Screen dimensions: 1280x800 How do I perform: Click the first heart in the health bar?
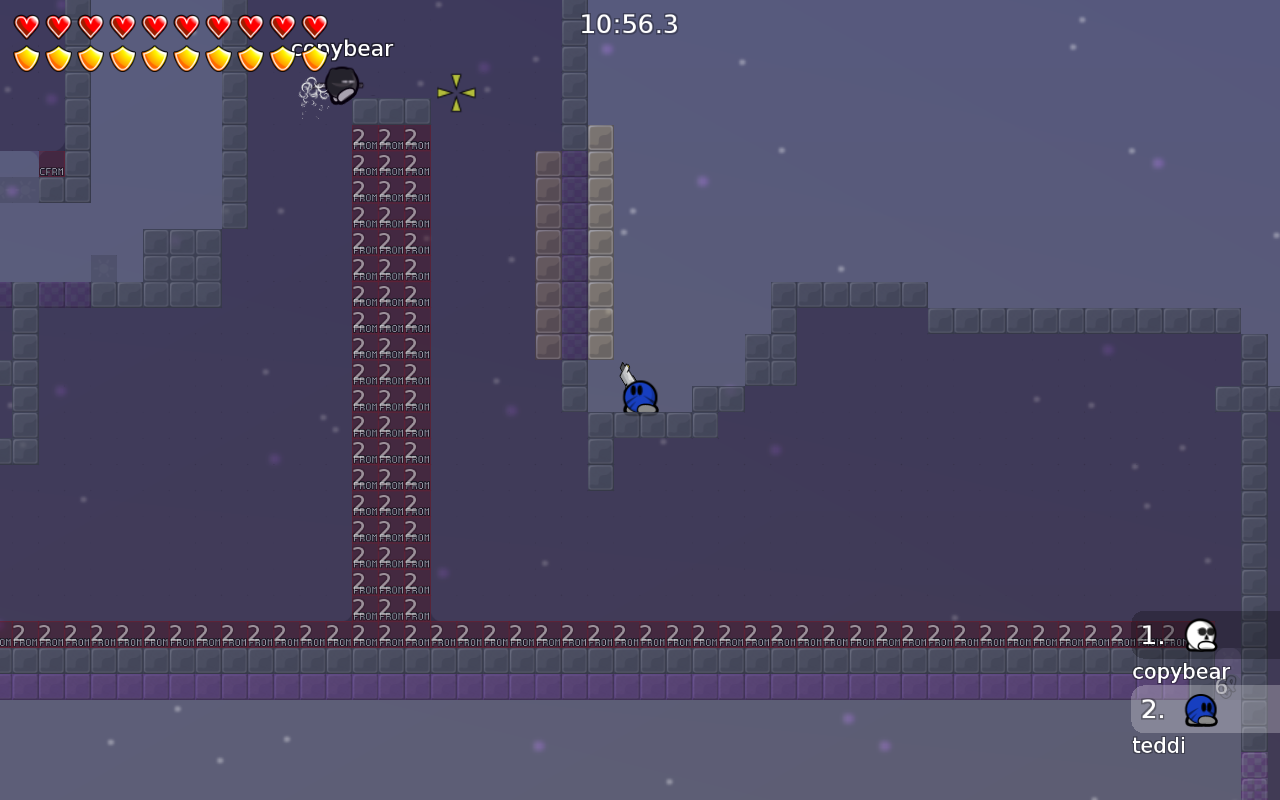click(x=27, y=26)
